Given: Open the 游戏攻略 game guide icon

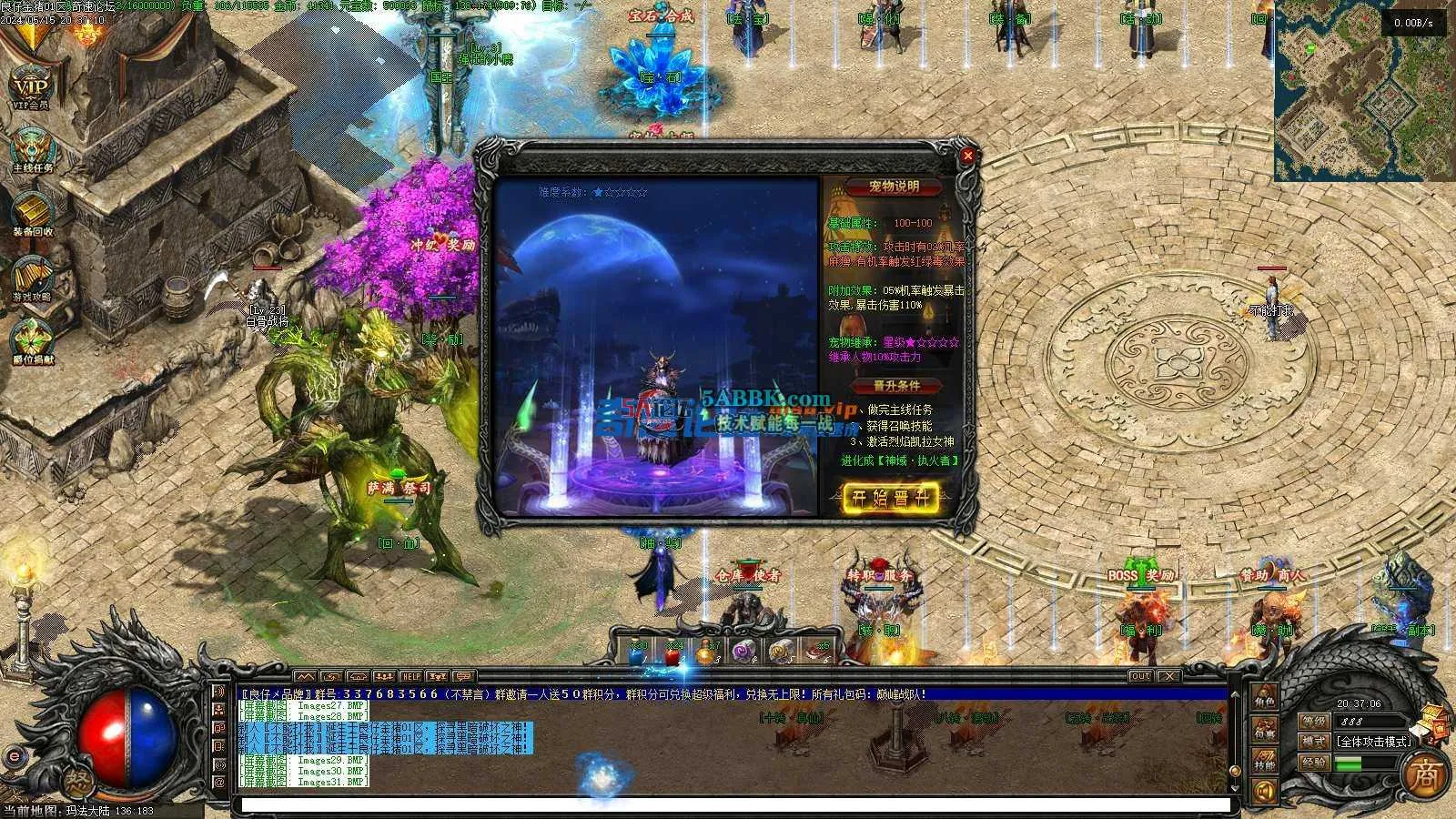Looking at the screenshot, I should click(32, 278).
